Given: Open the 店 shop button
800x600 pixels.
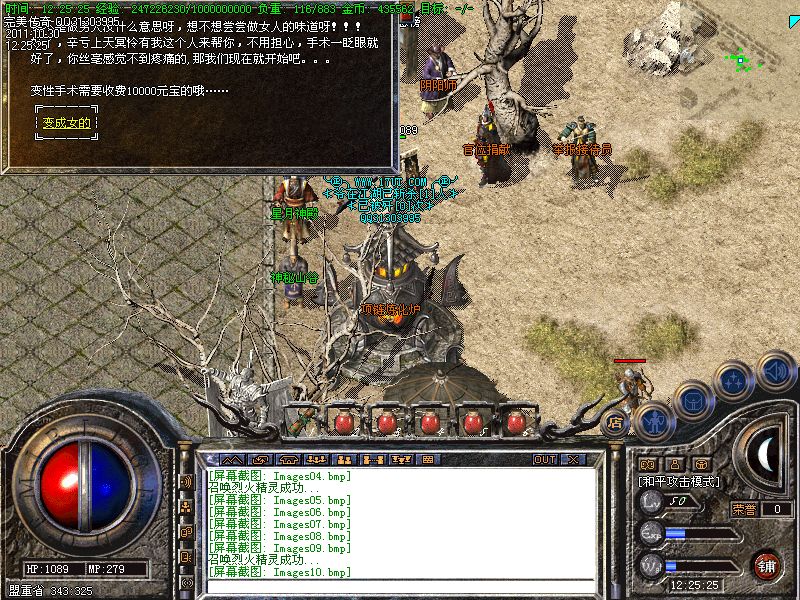Looking at the screenshot, I should [x=616, y=423].
